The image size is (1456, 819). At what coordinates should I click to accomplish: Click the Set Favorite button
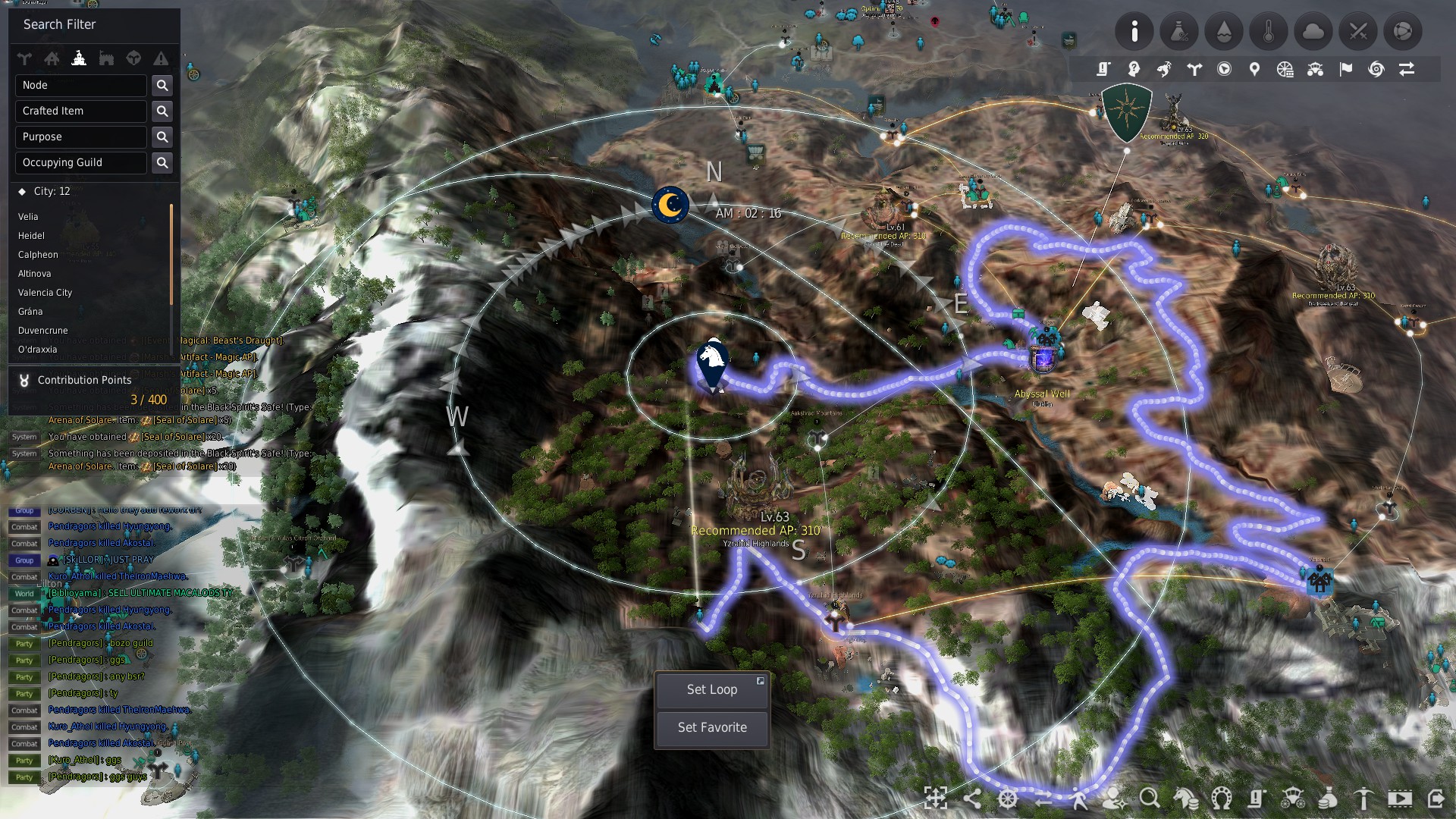pyautogui.click(x=711, y=727)
